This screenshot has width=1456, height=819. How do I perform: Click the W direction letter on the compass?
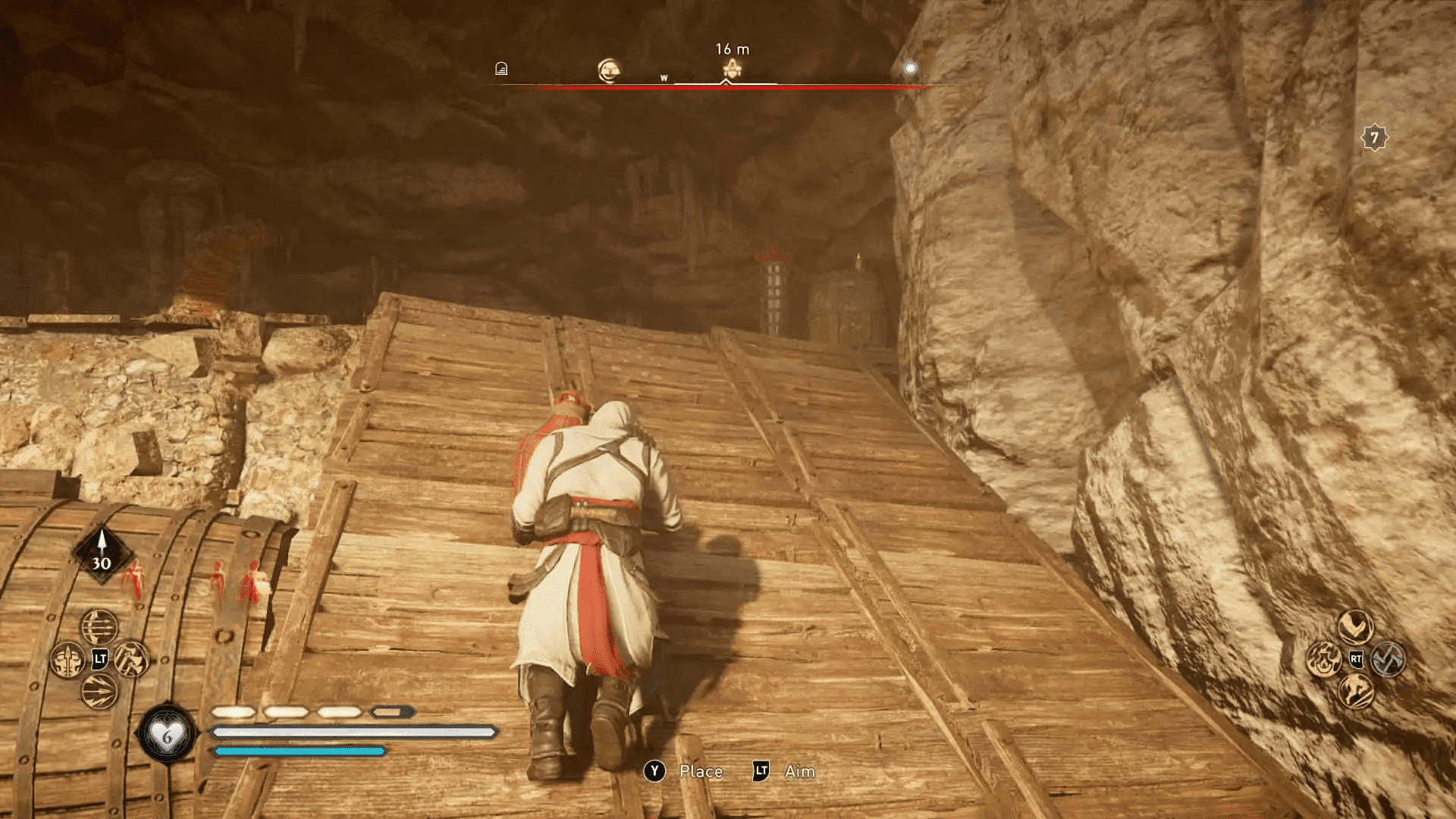(x=664, y=76)
